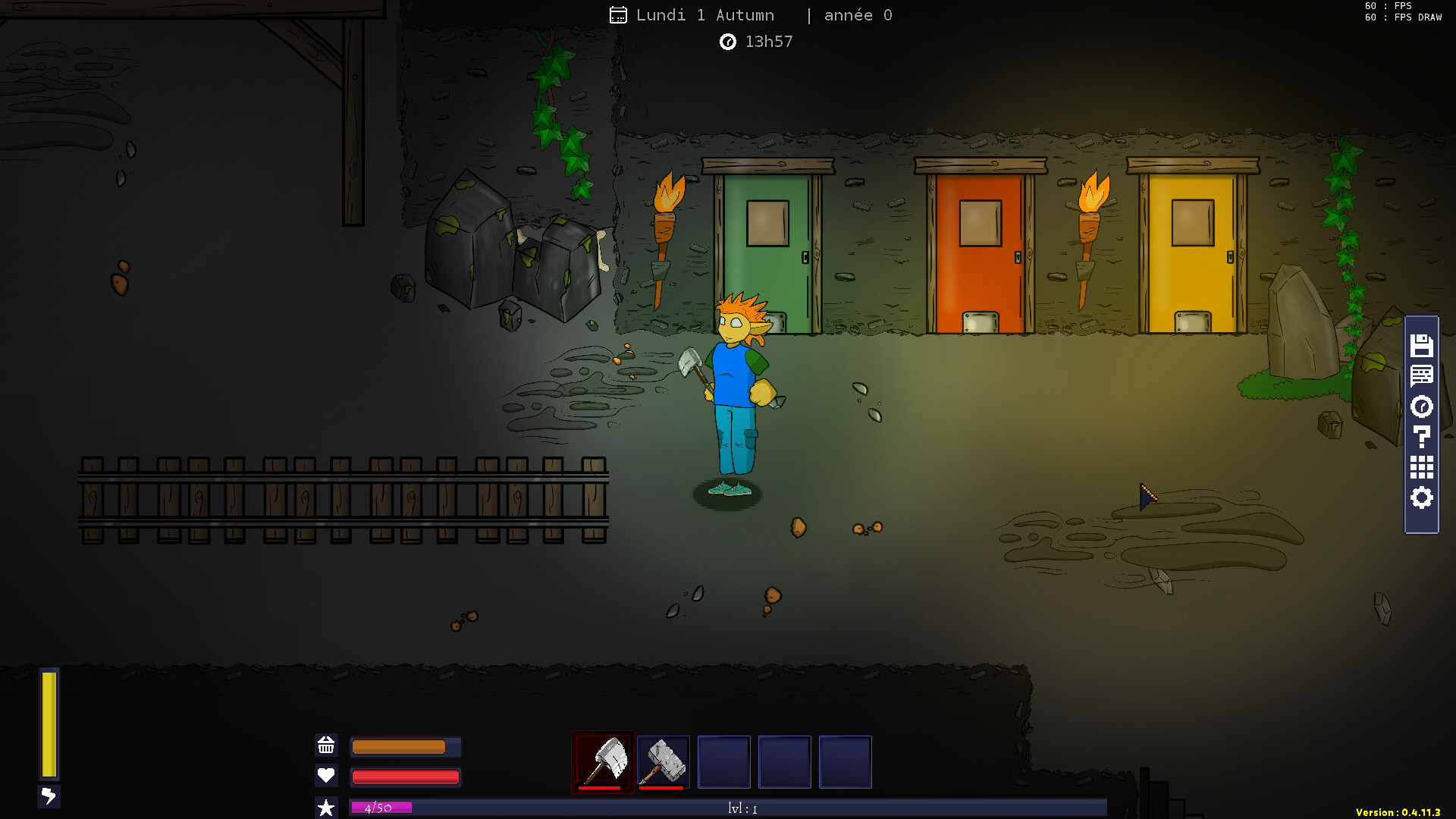
Task: Open the inventory grid icon
Action: coord(1422,468)
